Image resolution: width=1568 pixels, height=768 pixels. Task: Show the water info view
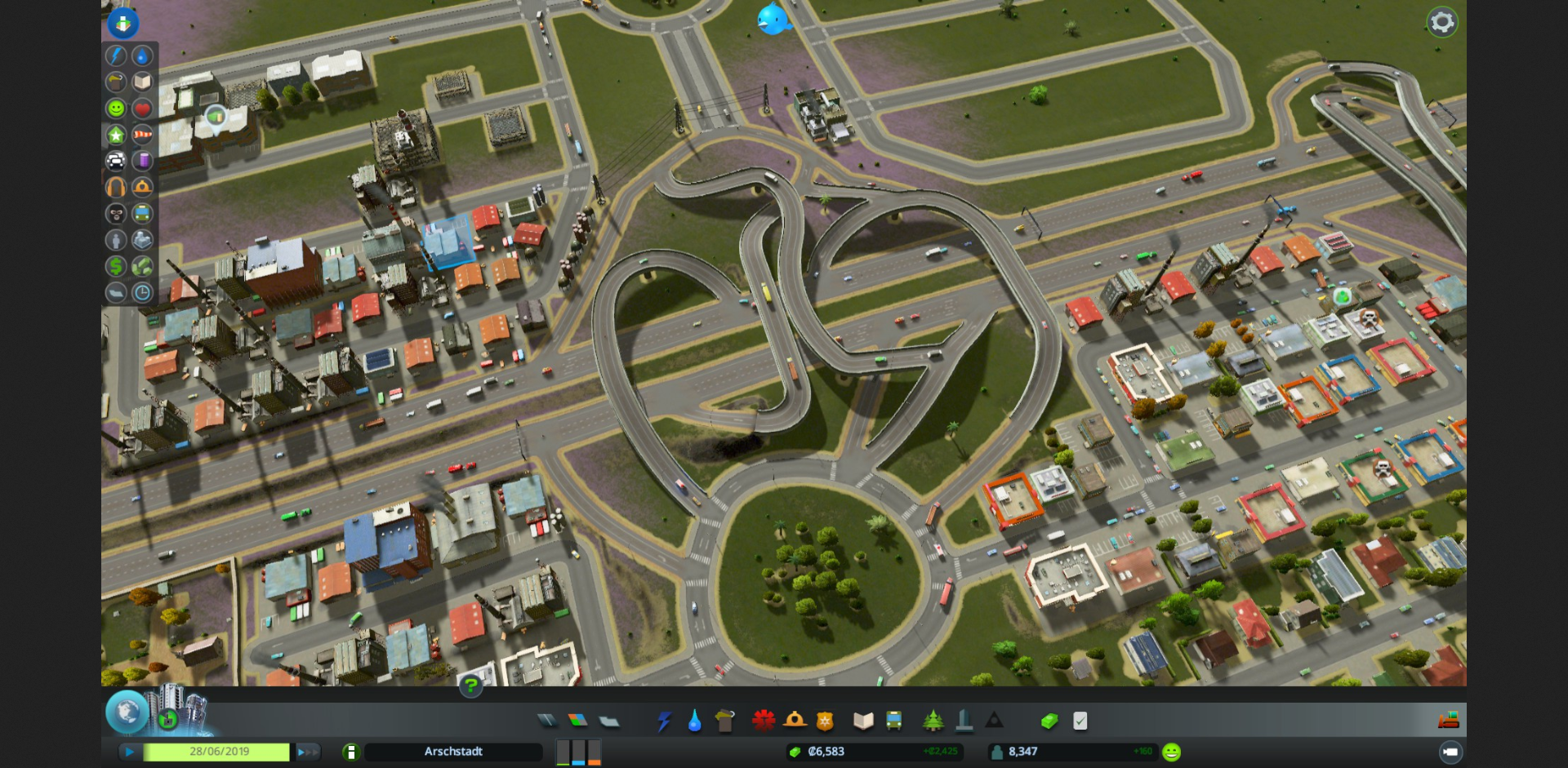(x=142, y=55)
